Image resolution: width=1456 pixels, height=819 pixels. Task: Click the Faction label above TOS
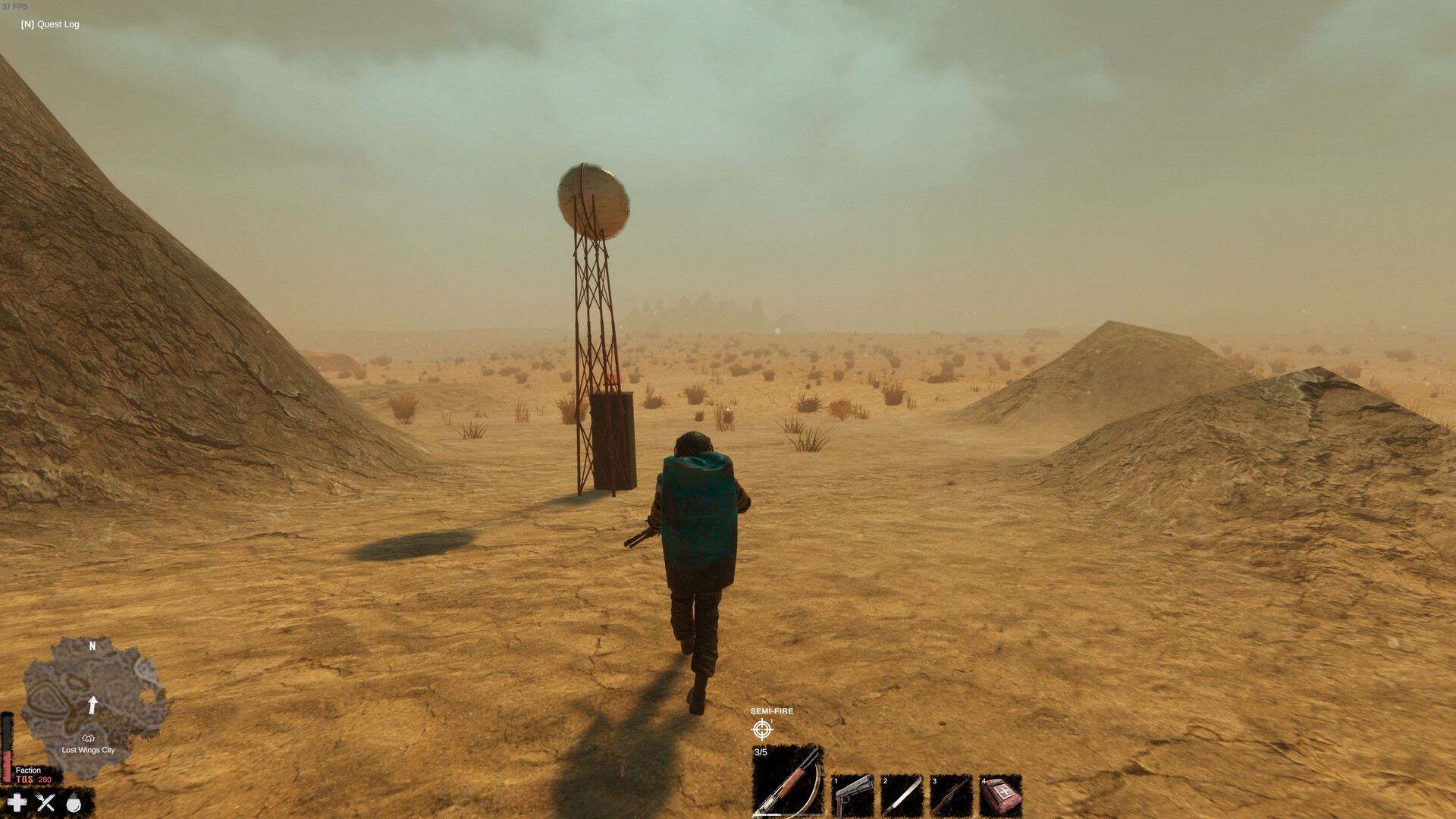(29, 770)
